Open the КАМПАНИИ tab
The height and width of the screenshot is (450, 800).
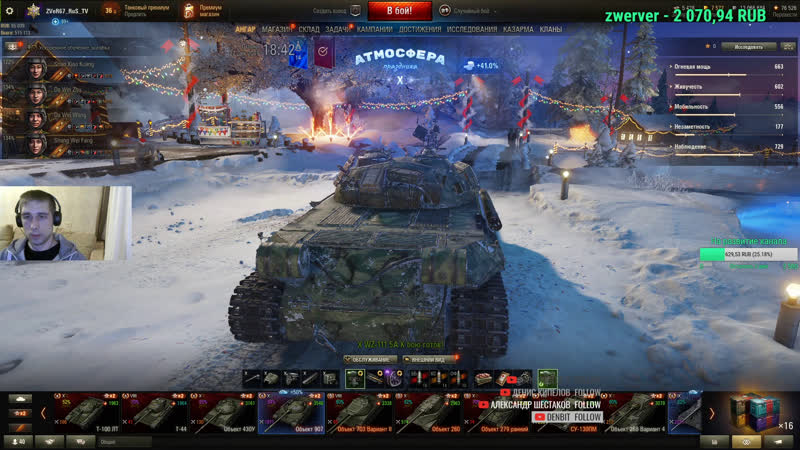pos(375,30)
